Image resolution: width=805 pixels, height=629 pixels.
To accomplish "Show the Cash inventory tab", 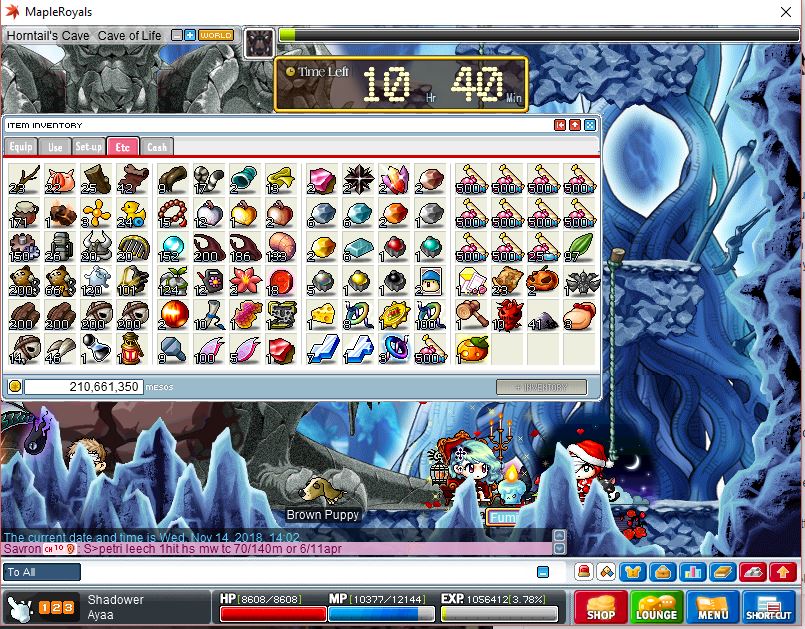I will [156, 147].
